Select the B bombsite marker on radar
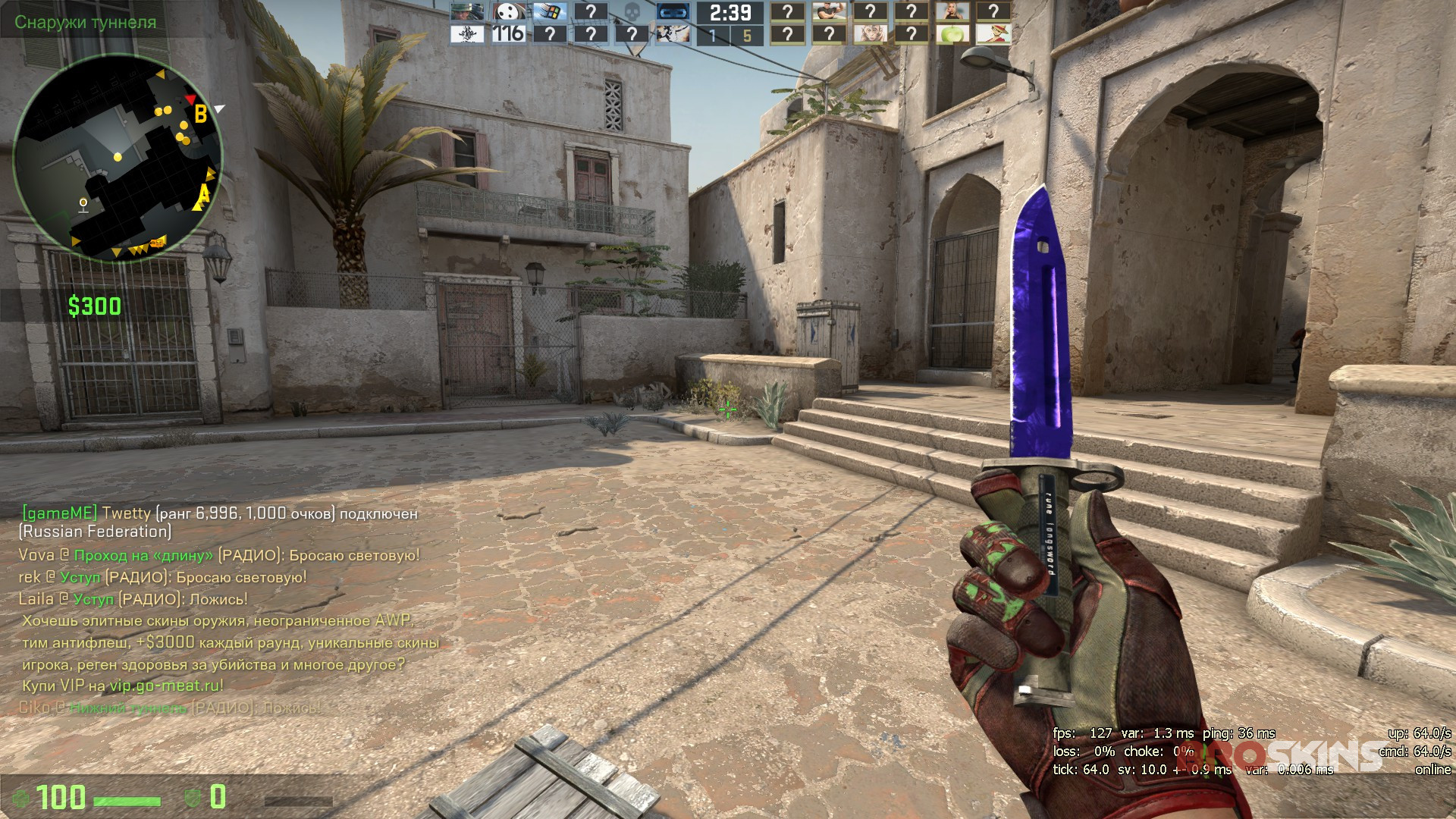Viewport: 1456px width, 819px height. pyautogui.click(x=200, y=115)
